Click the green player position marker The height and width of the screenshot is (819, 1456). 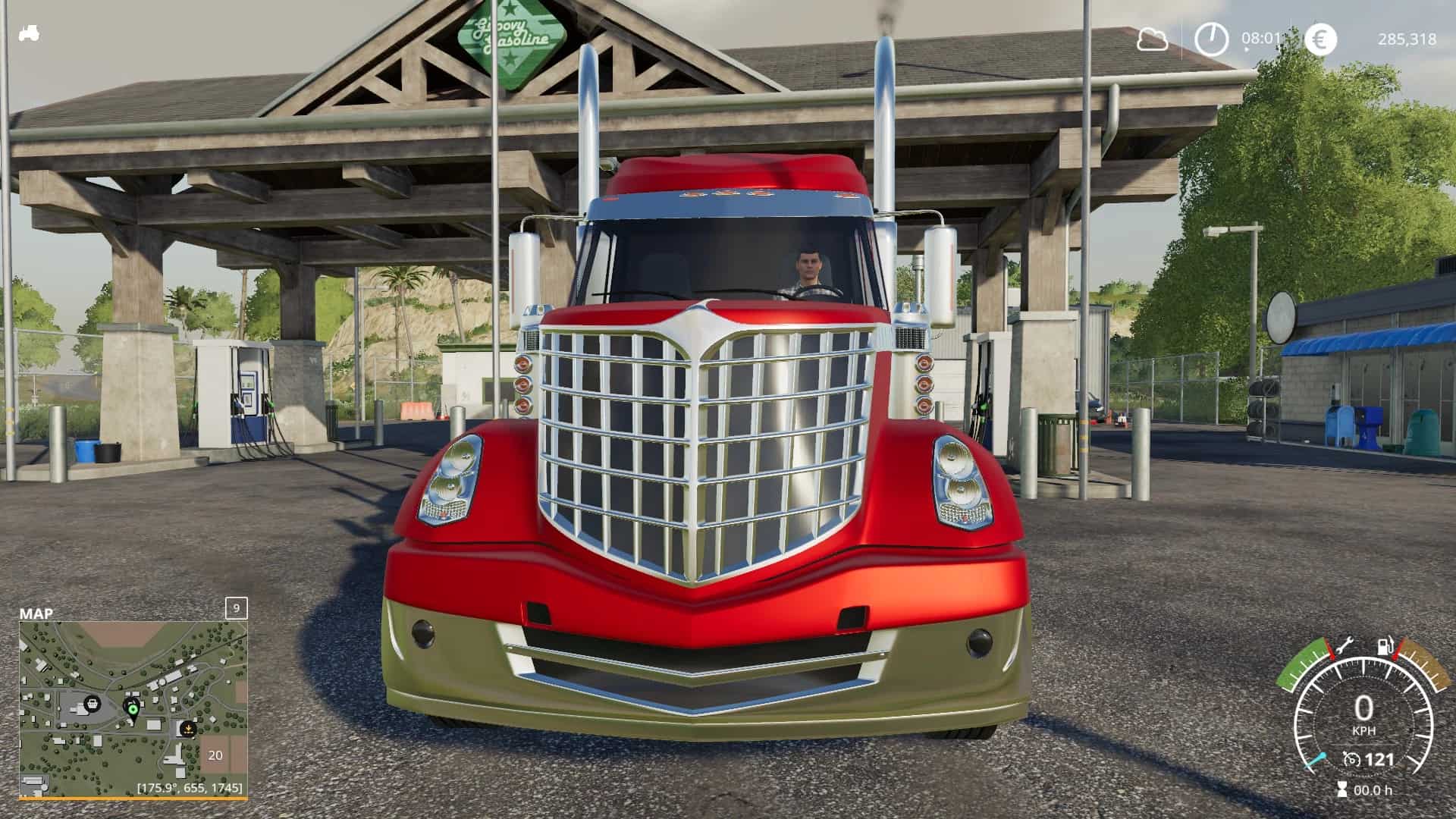coord(133,710)
